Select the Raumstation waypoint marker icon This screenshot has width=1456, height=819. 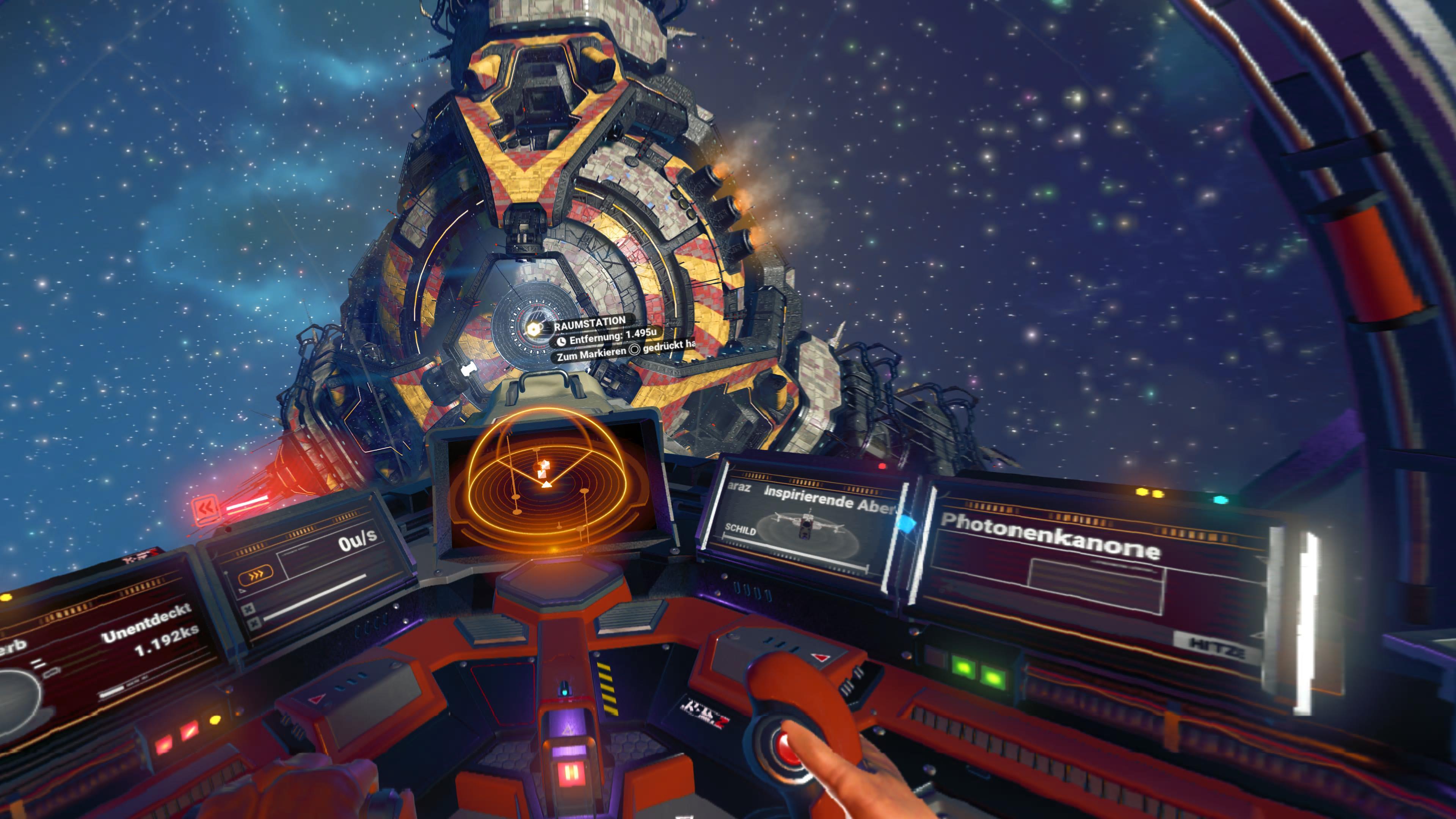[x=533, y=328]
